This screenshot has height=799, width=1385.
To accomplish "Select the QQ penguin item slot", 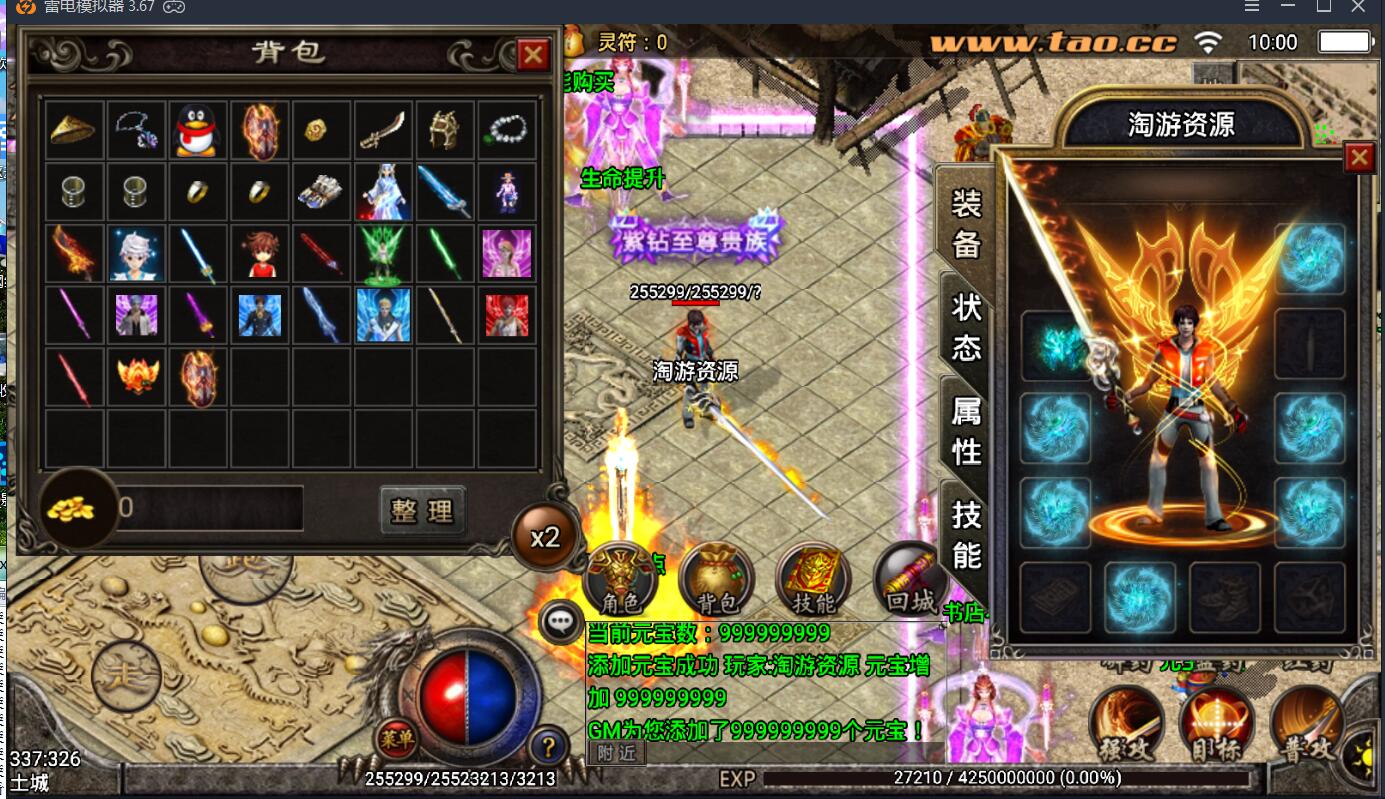I will pyautogui.click(x=197, y=131).
